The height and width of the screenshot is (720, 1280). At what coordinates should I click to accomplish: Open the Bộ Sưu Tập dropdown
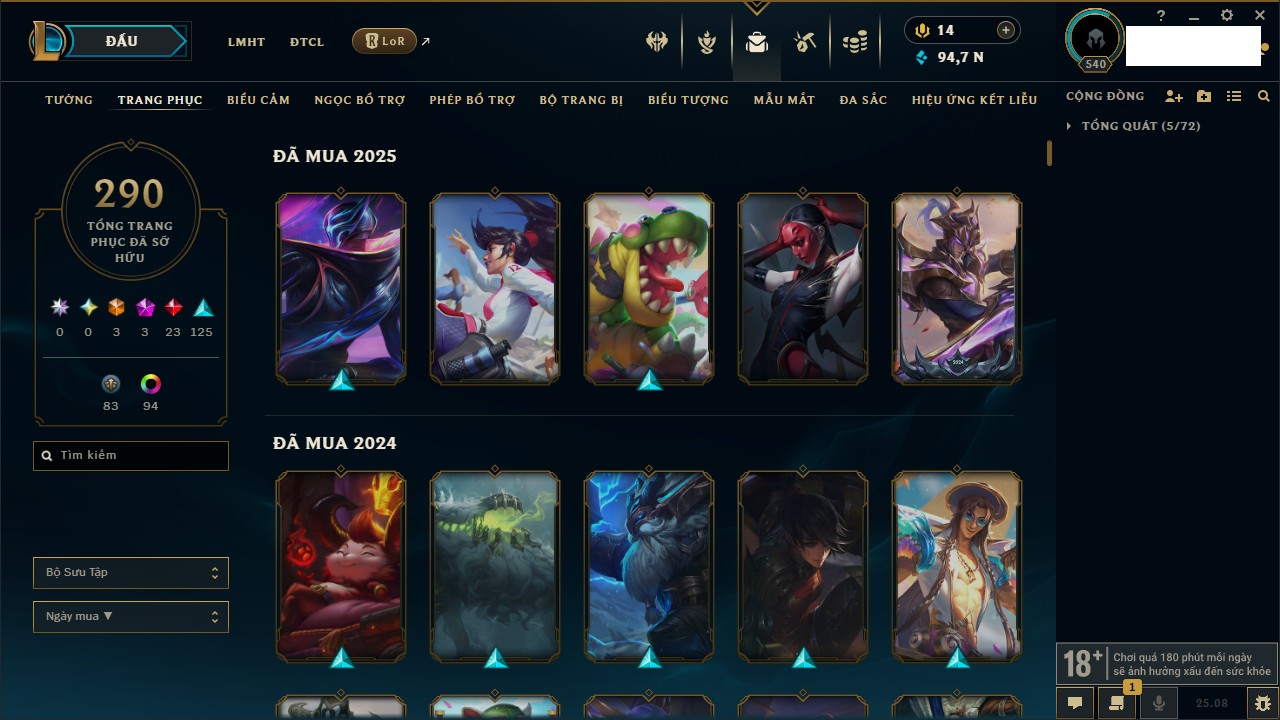pyautogui.click(x=131, y=573)
